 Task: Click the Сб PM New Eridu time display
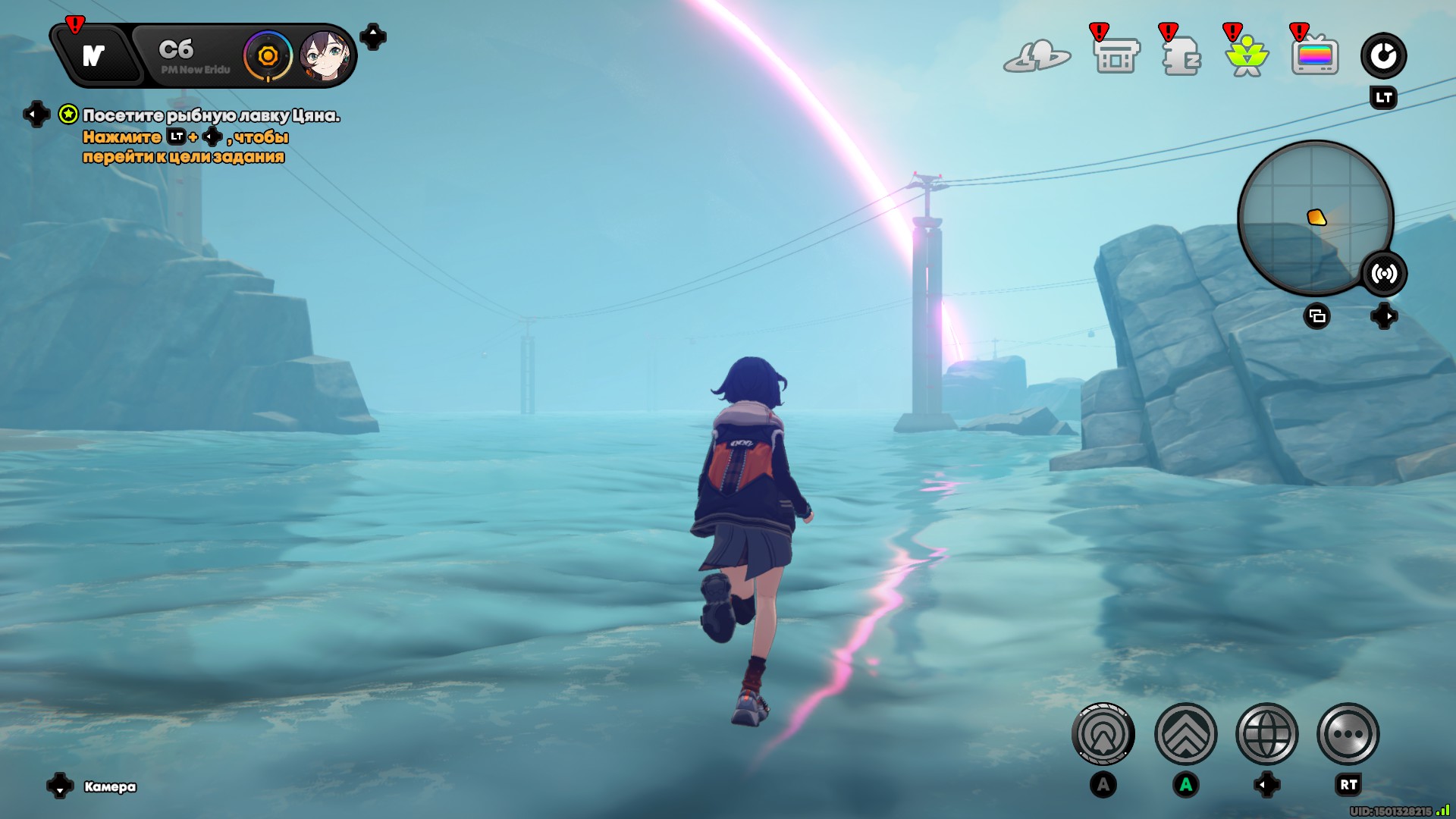pyautogui.click(x=190, y=56)
